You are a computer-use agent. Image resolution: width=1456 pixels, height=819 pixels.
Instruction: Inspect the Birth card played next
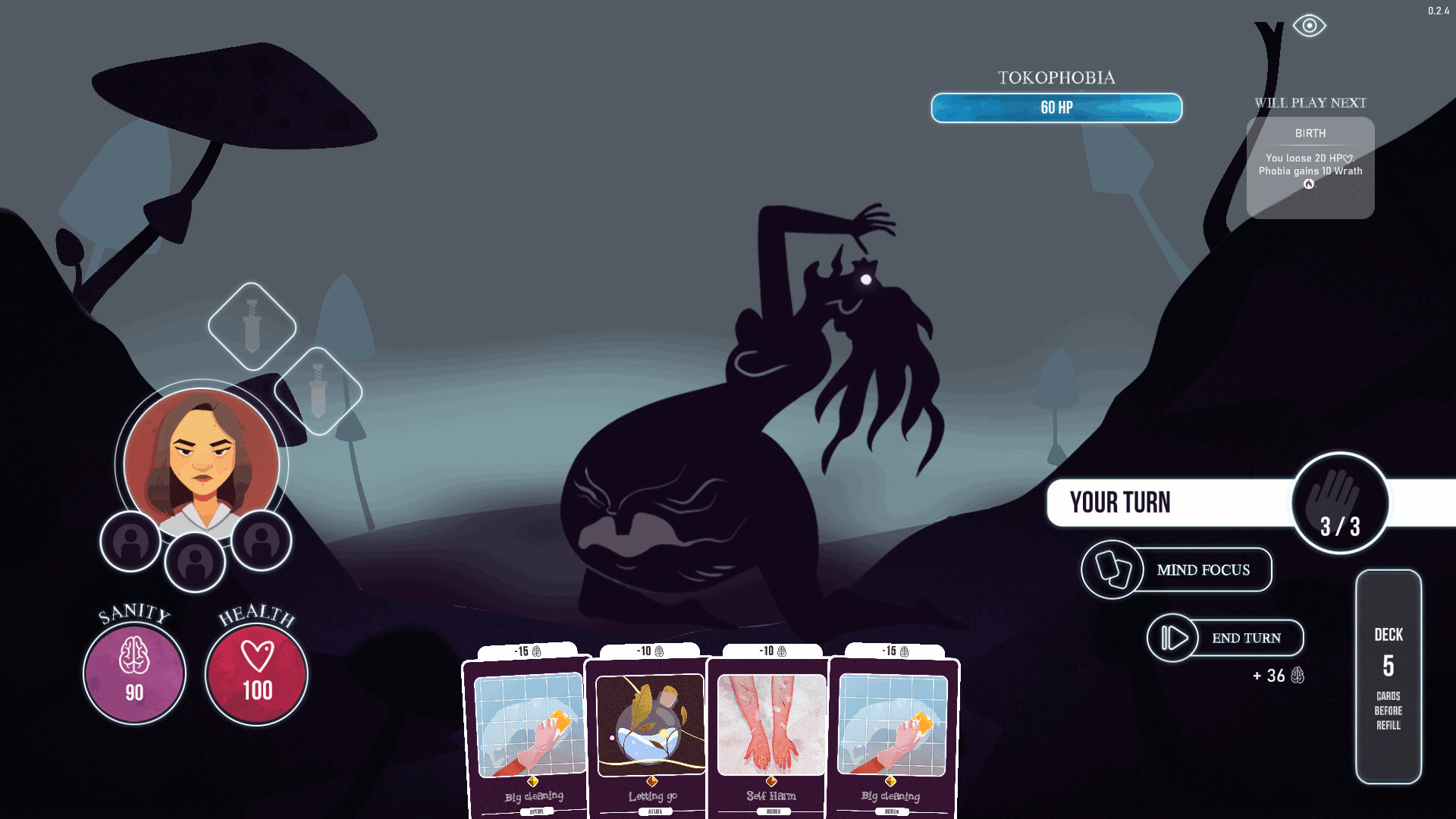[x=1310, y=168]
